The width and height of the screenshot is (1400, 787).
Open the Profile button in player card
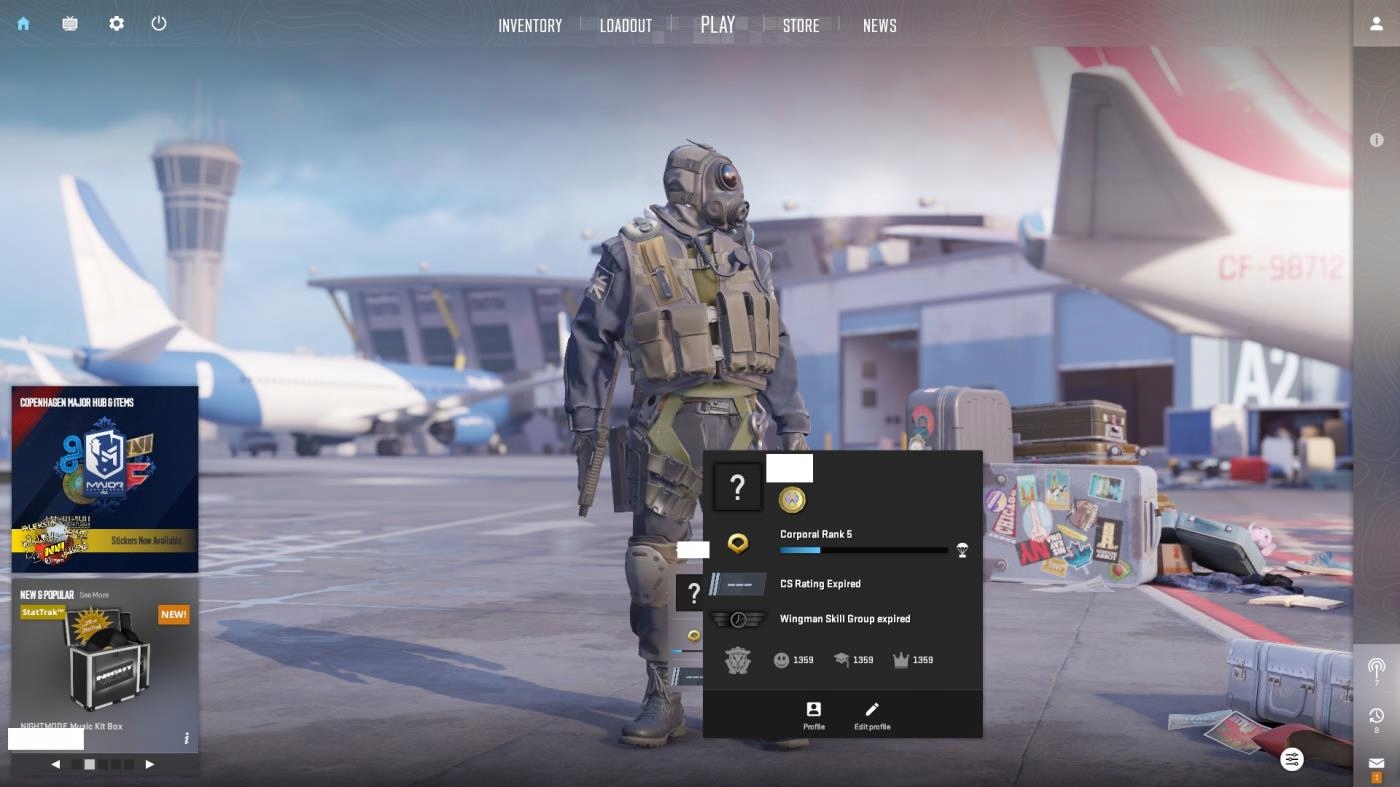pyautogui.click(x=814, y=715)
